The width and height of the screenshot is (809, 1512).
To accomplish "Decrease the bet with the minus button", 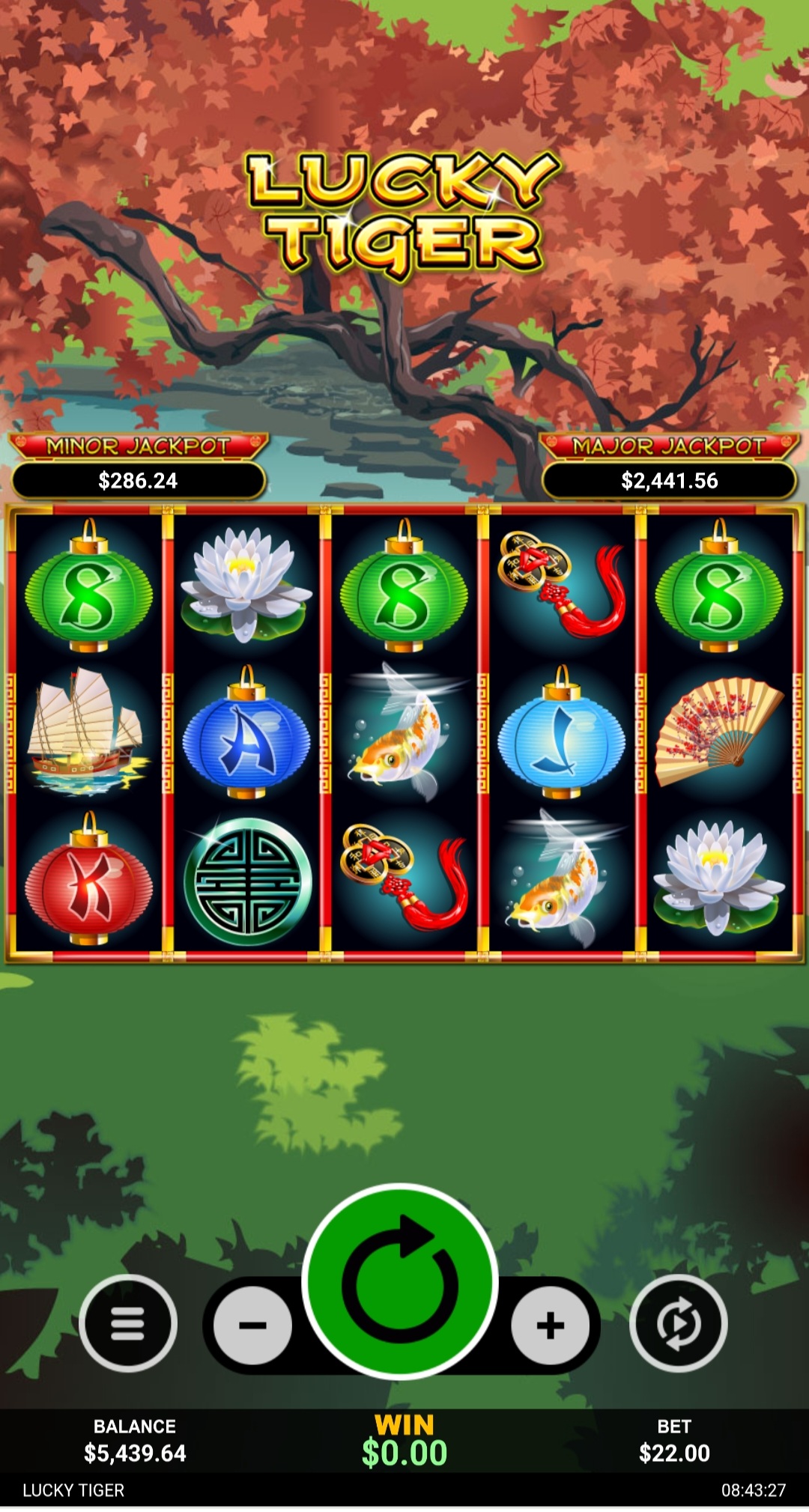I will [252, 1325].
